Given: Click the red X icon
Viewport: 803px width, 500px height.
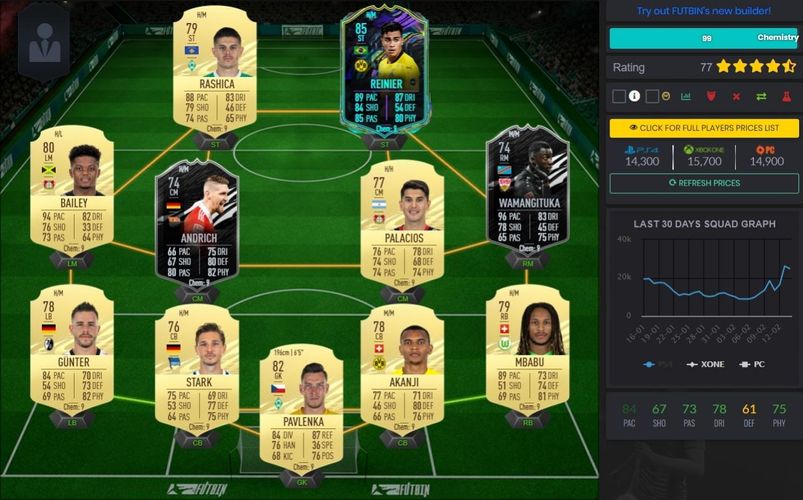Looking at the screenshot, I should [x=736, y=96].
